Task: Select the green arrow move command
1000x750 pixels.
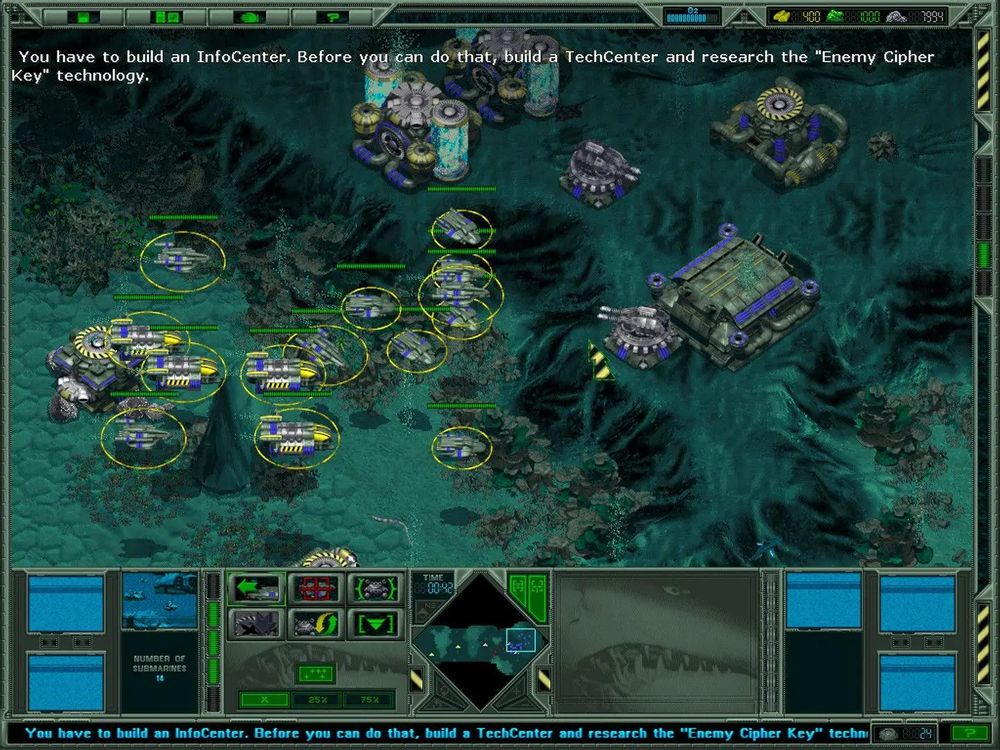Action: coord(255,589)
